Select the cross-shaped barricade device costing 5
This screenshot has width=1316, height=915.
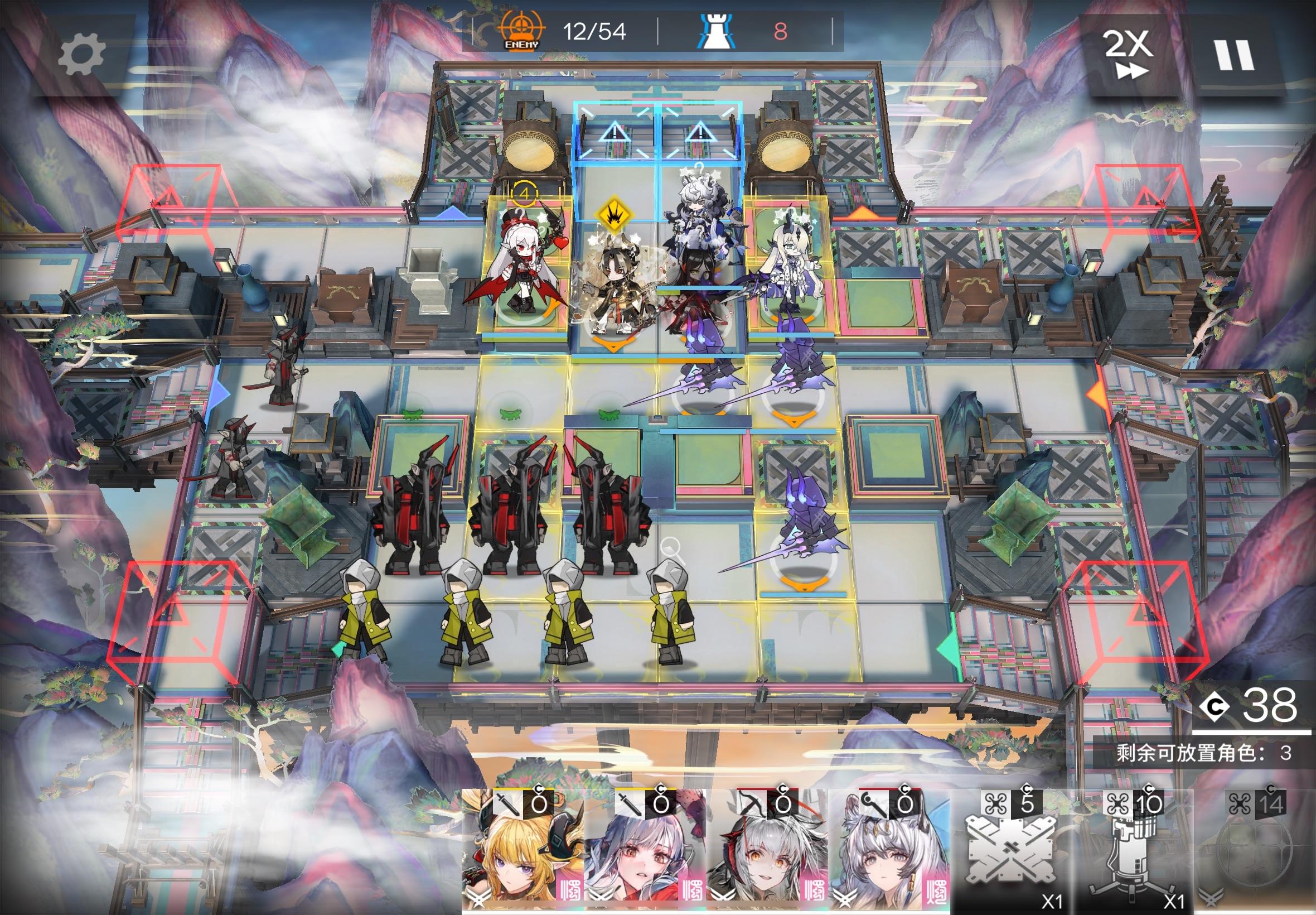point(1011,851)
